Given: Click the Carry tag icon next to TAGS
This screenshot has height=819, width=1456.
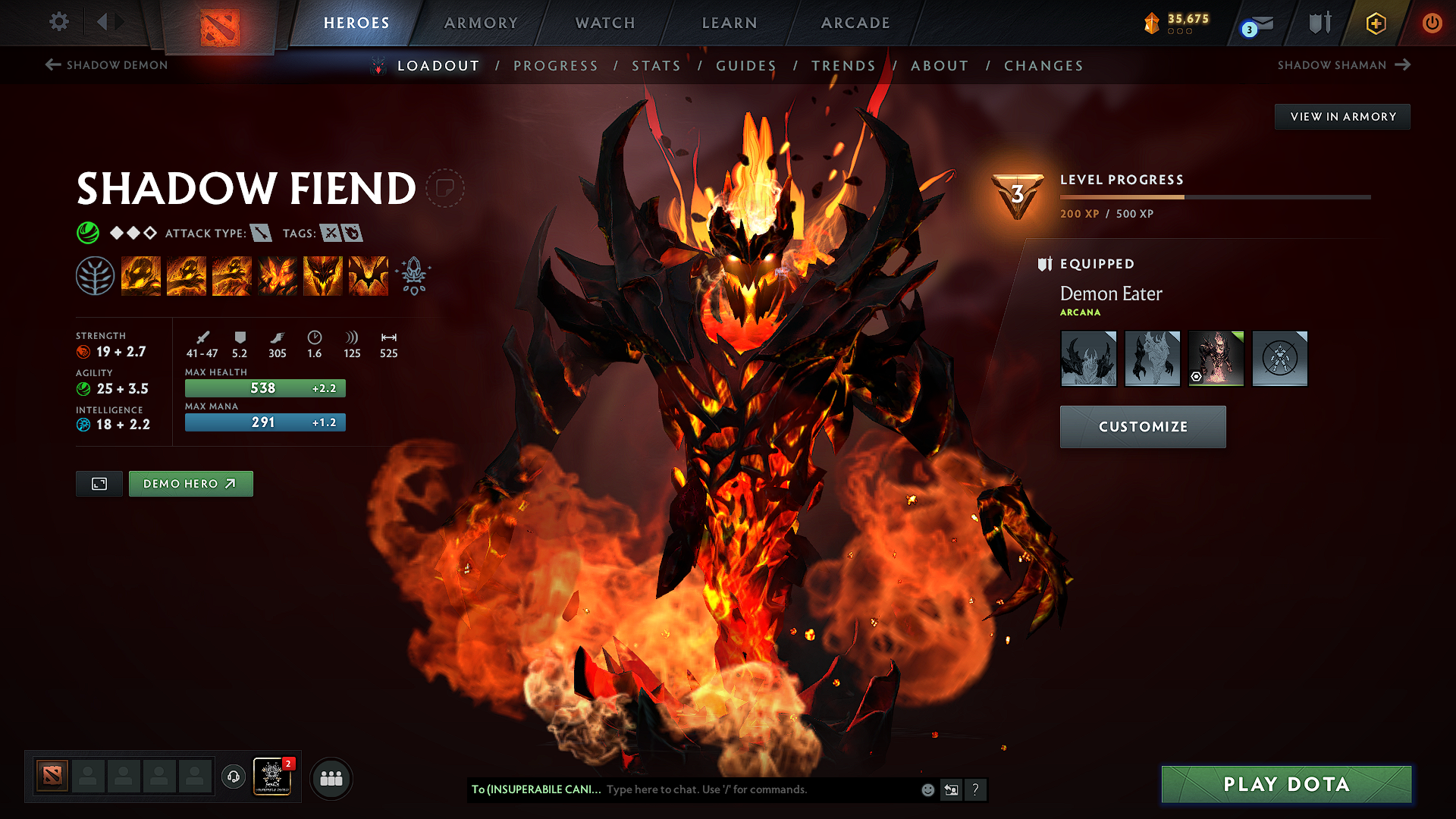Looking at the screenshot, I should [328, 234].
